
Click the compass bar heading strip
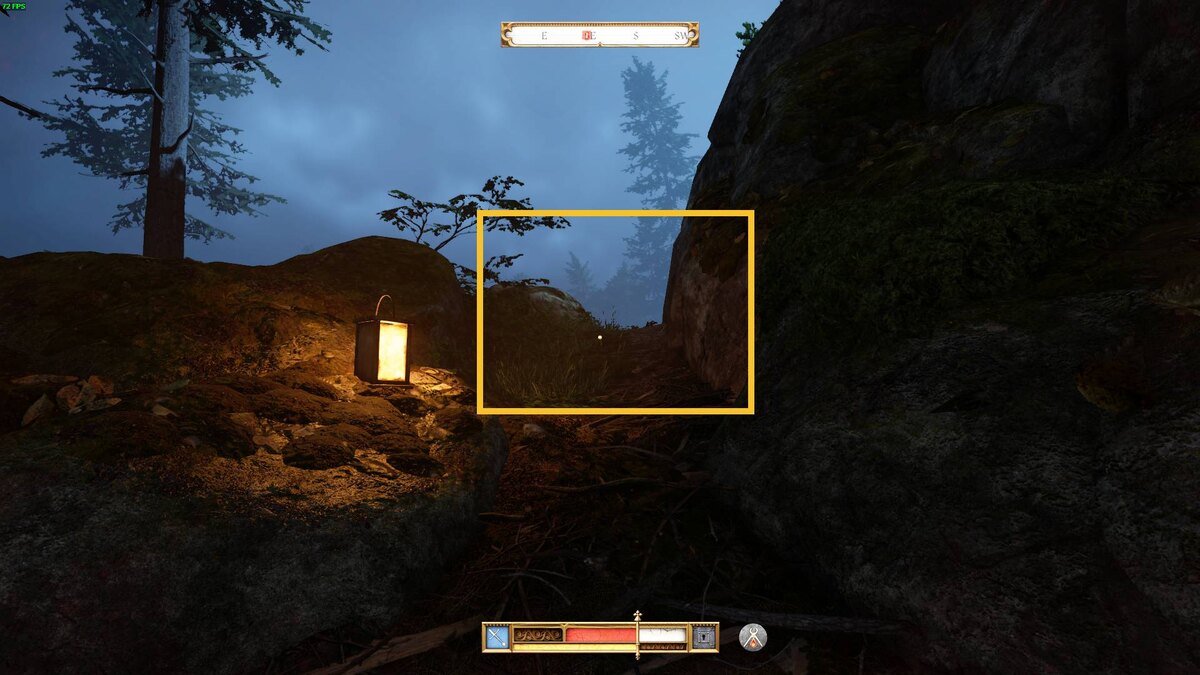(x=600, y=35)
